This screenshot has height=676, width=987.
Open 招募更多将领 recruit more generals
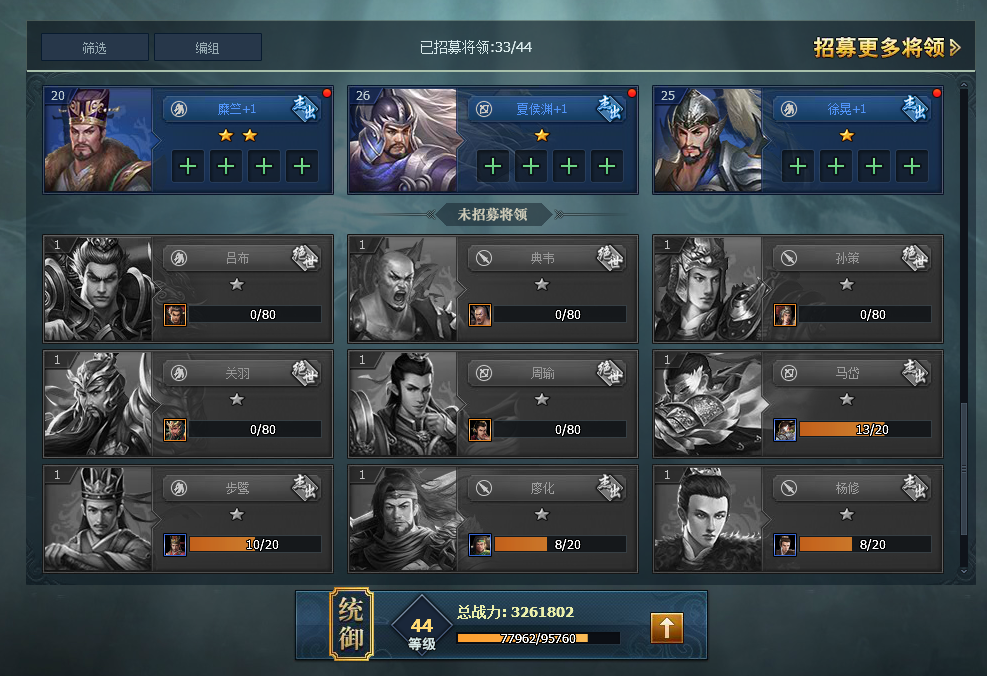[887, 48]
